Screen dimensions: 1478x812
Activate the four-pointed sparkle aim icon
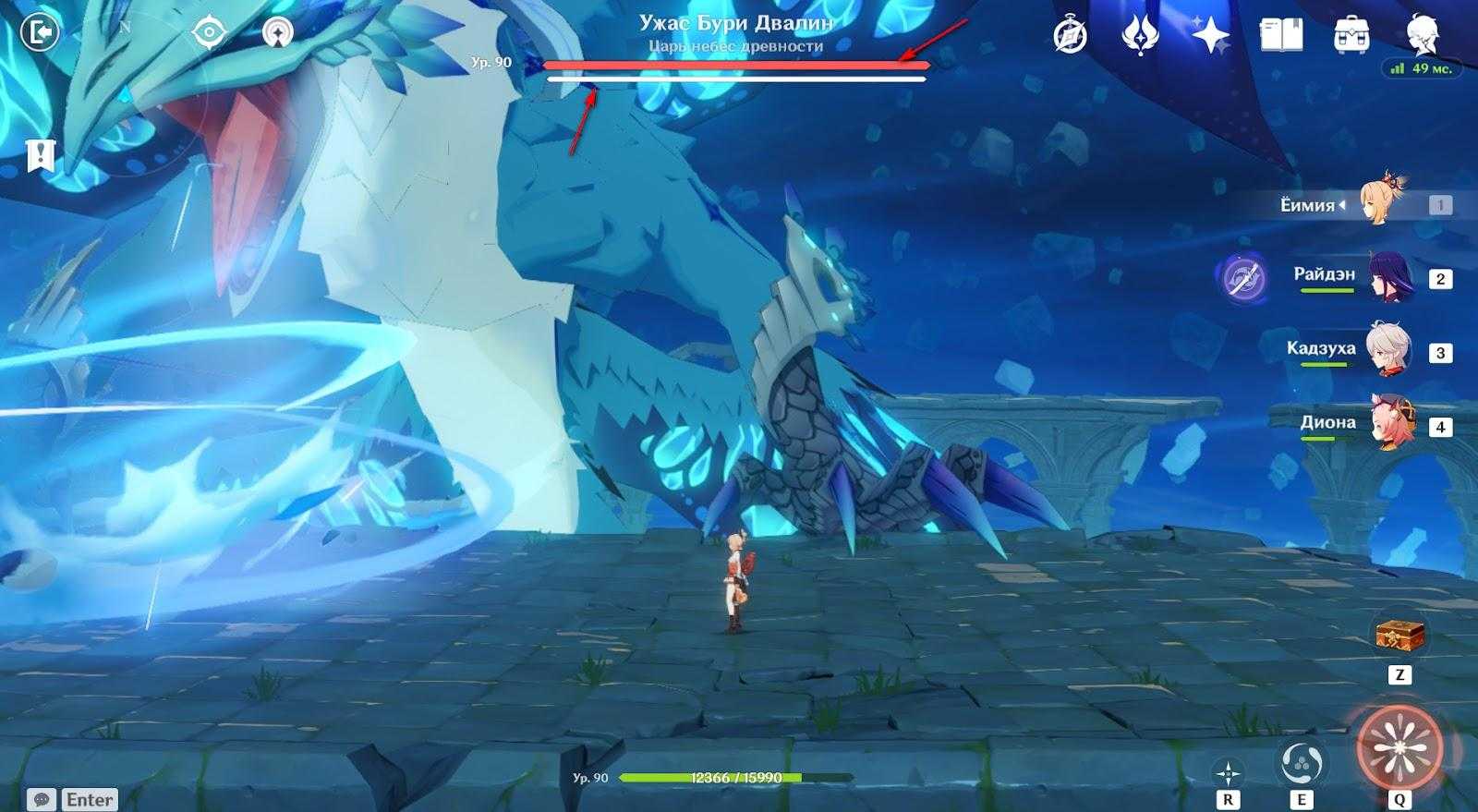(1228, 772)
